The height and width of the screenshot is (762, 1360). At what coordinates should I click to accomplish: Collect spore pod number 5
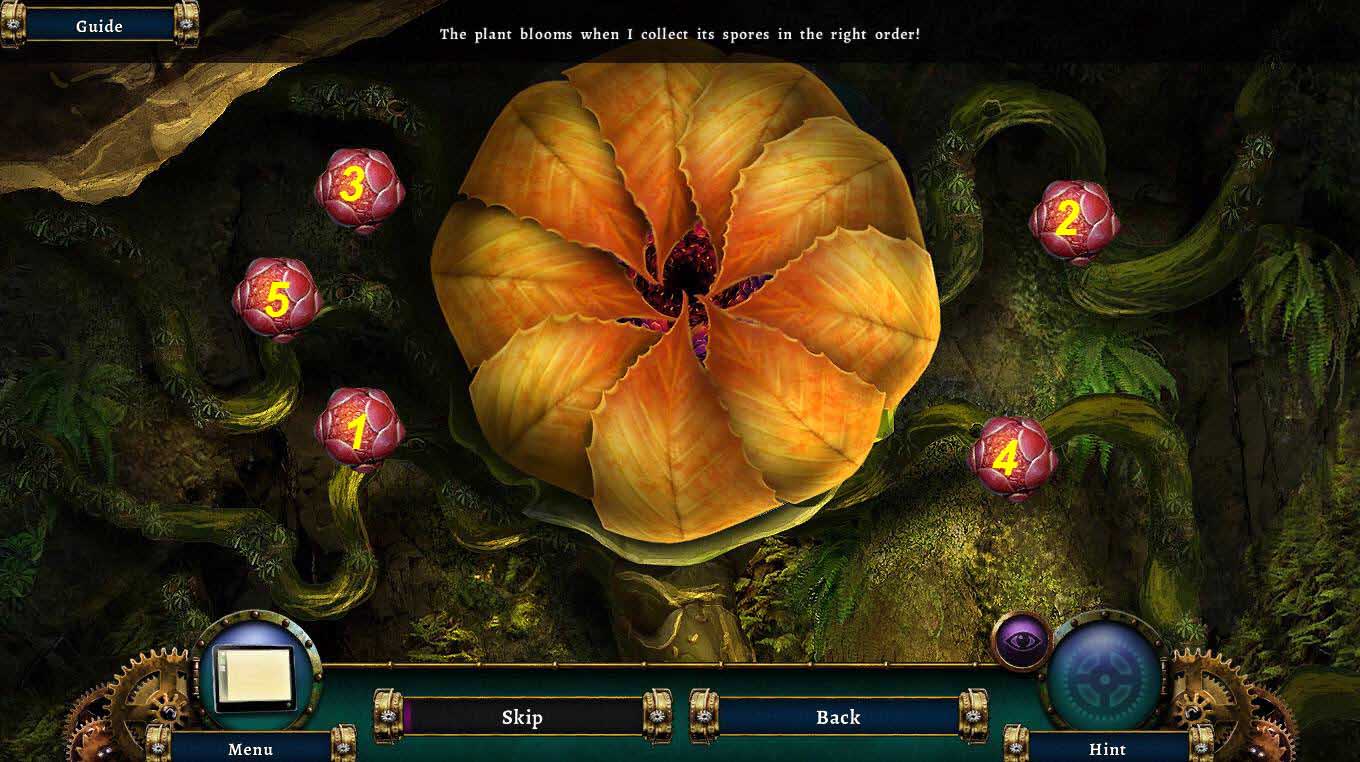[276, 299]
